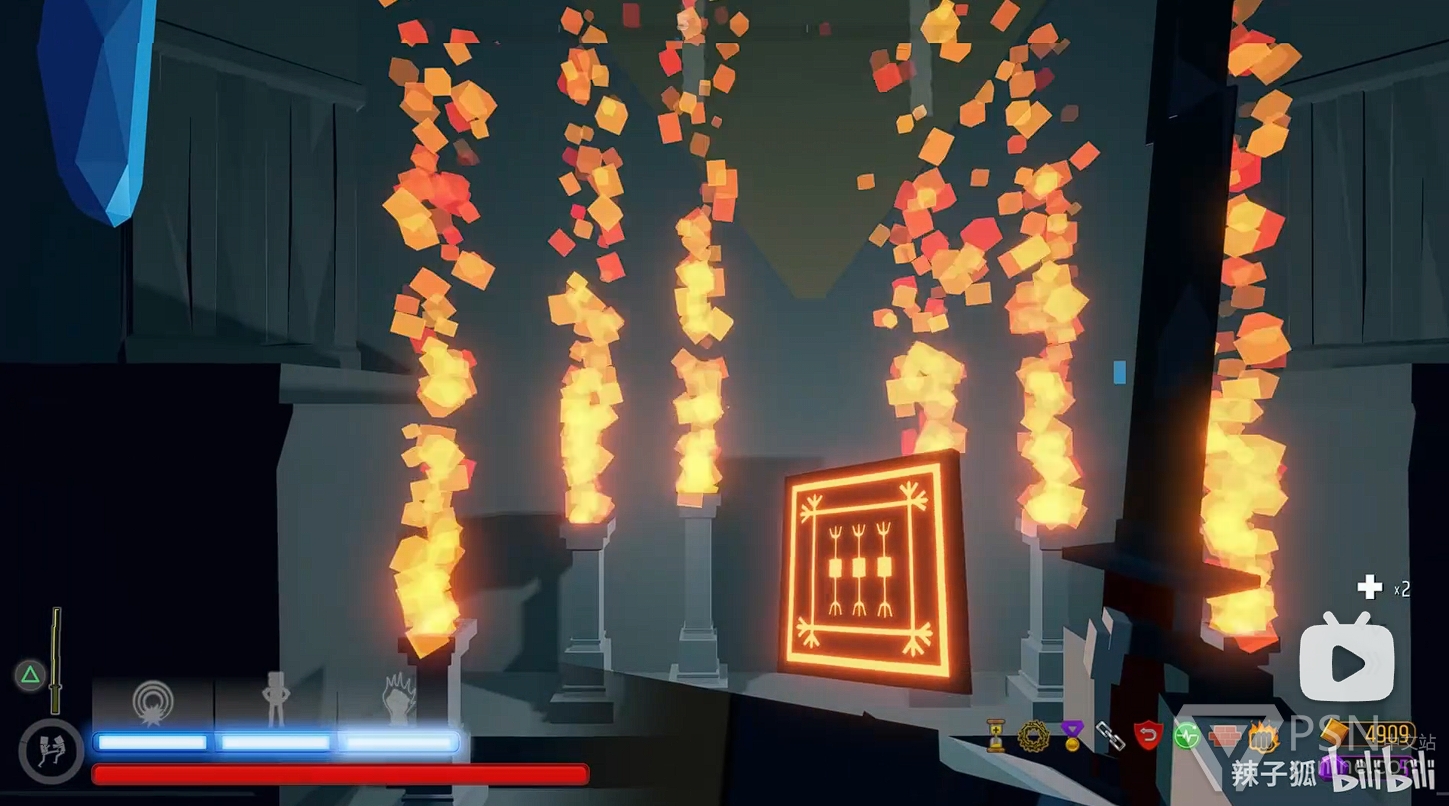Click the Bilibili play button overlay

point(1346,662)
